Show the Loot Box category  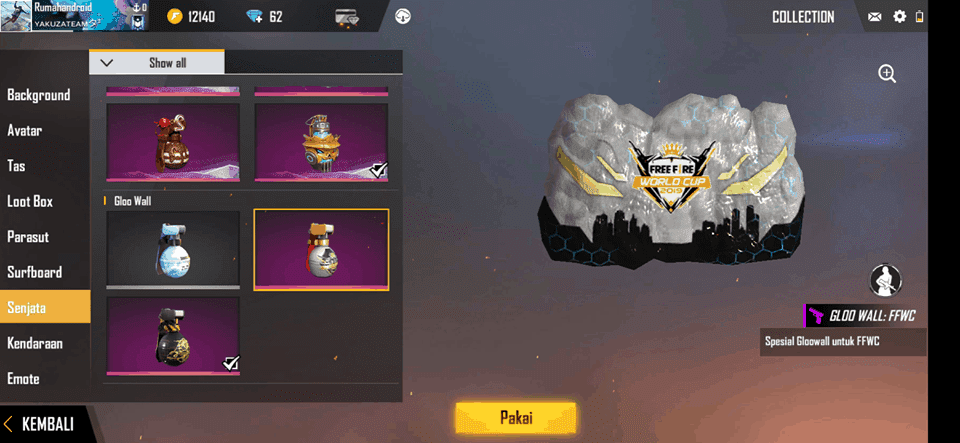point(30,201)
